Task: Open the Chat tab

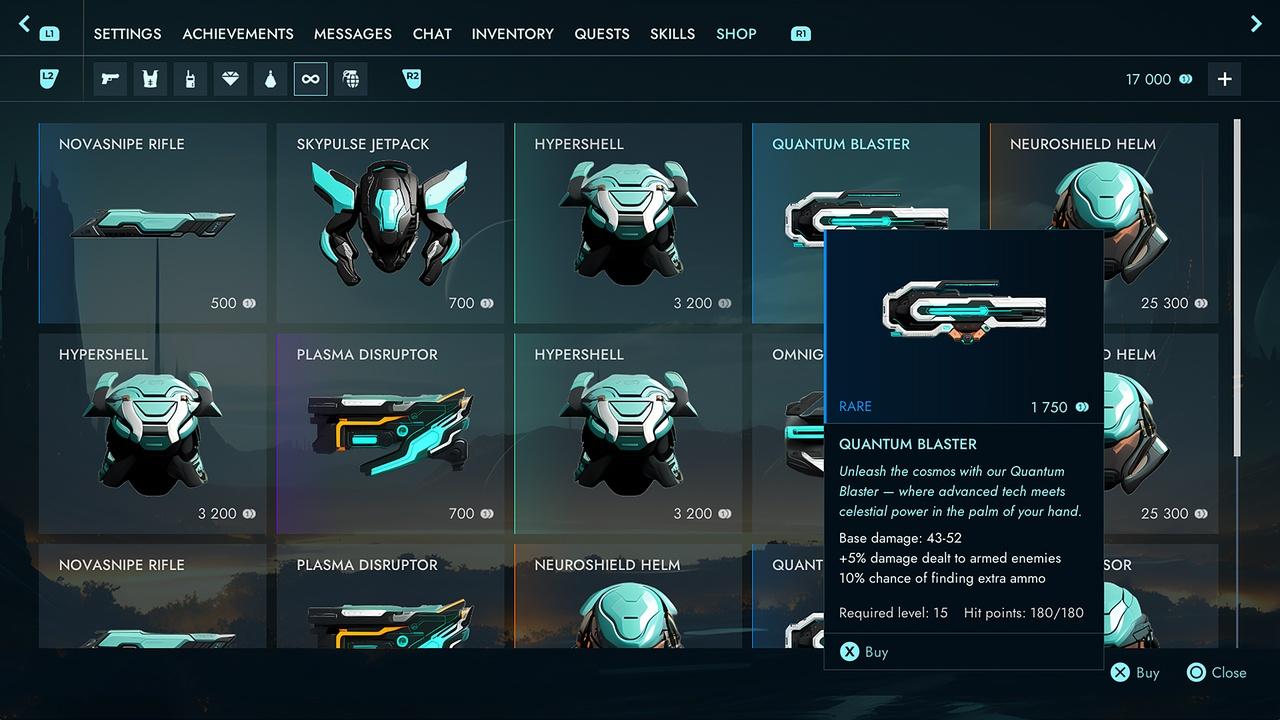Action: pyautogui.click(x=432, y=34)
